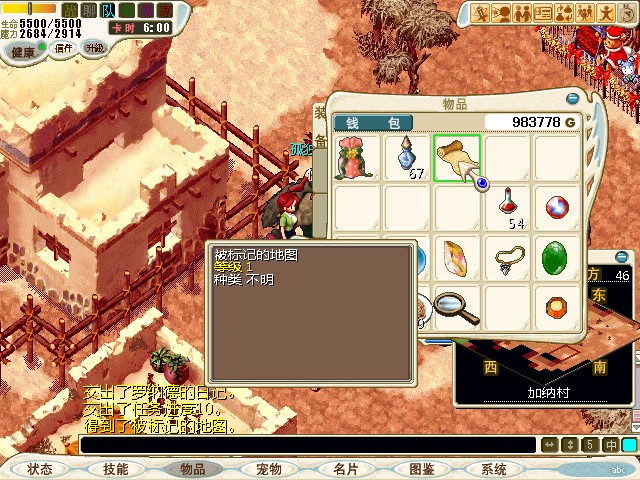The image size is (640, 480).
Task: Select the green oval gemstone
Action: (x=557, y=259)
